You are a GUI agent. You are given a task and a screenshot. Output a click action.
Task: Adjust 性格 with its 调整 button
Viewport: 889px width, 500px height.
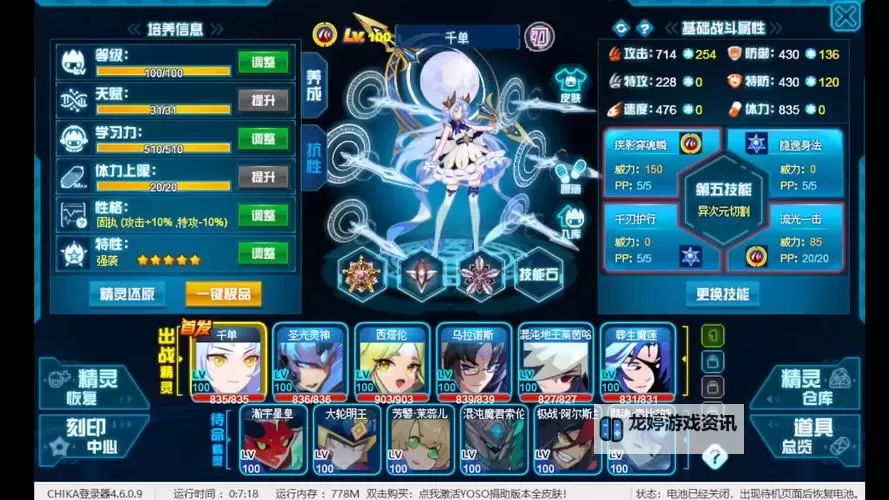coord(263,215)
